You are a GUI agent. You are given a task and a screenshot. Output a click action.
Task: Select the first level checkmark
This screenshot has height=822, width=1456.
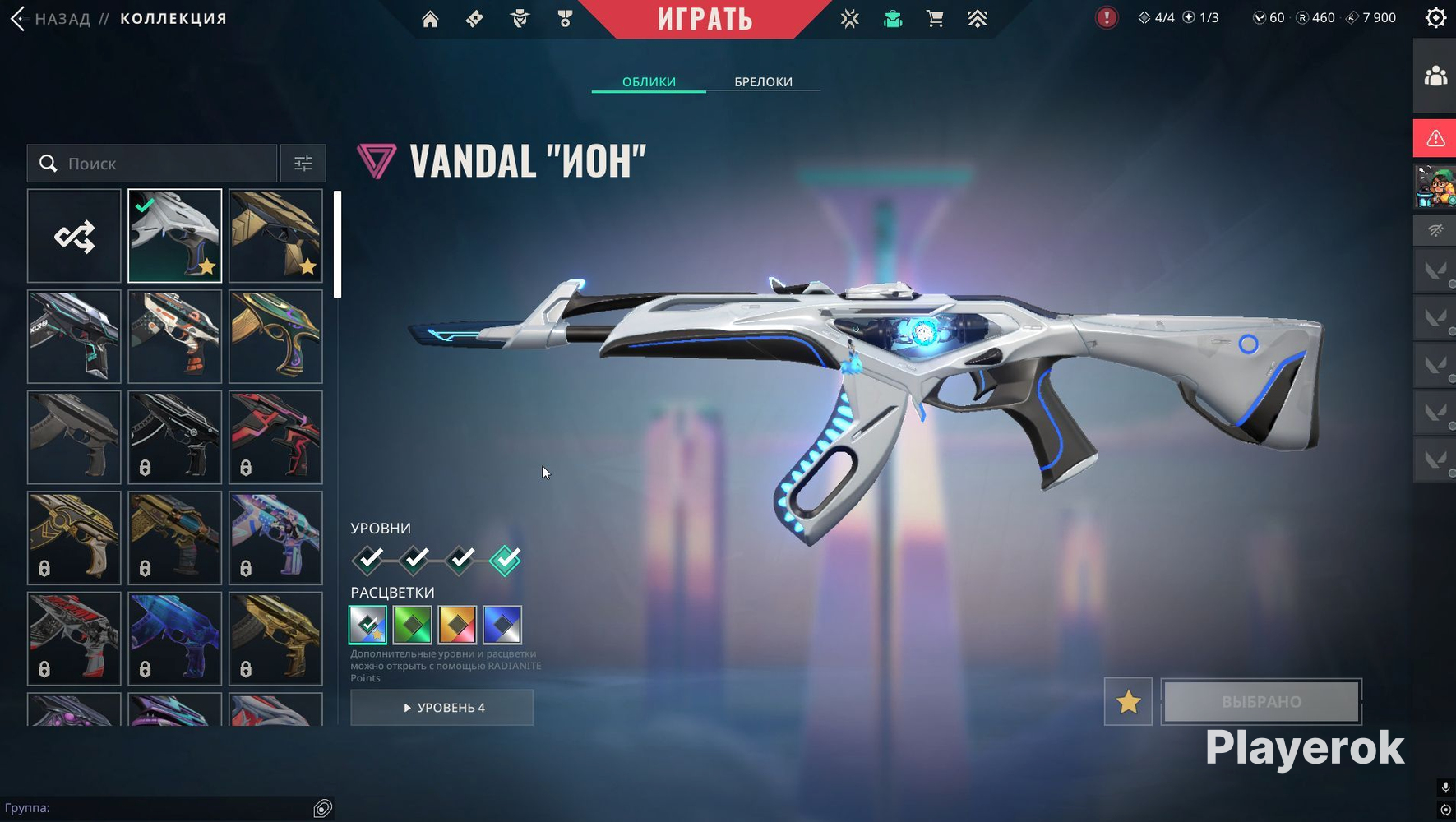coord(369,560)
